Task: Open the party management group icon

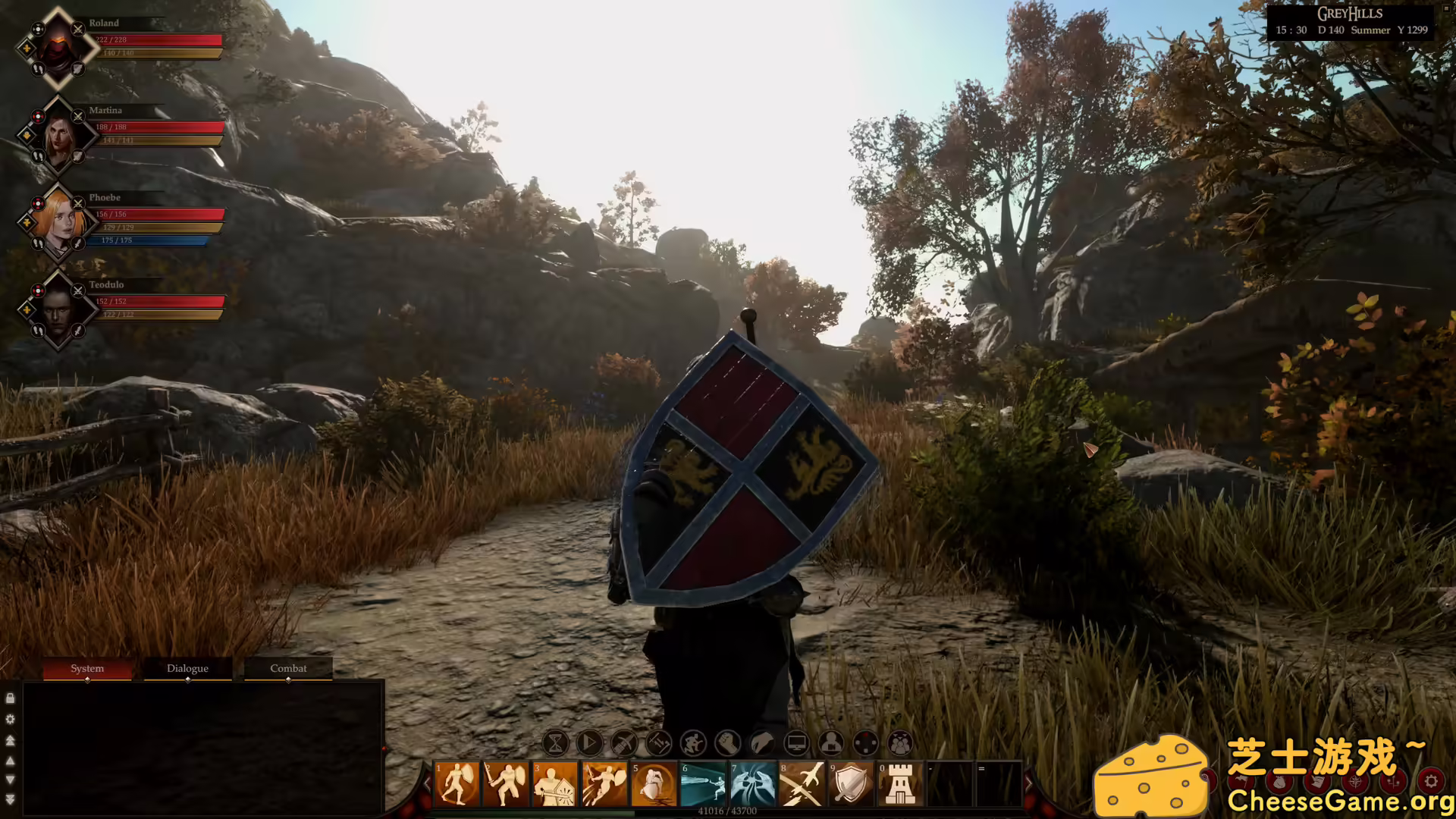Action: [x=899, y=744]
